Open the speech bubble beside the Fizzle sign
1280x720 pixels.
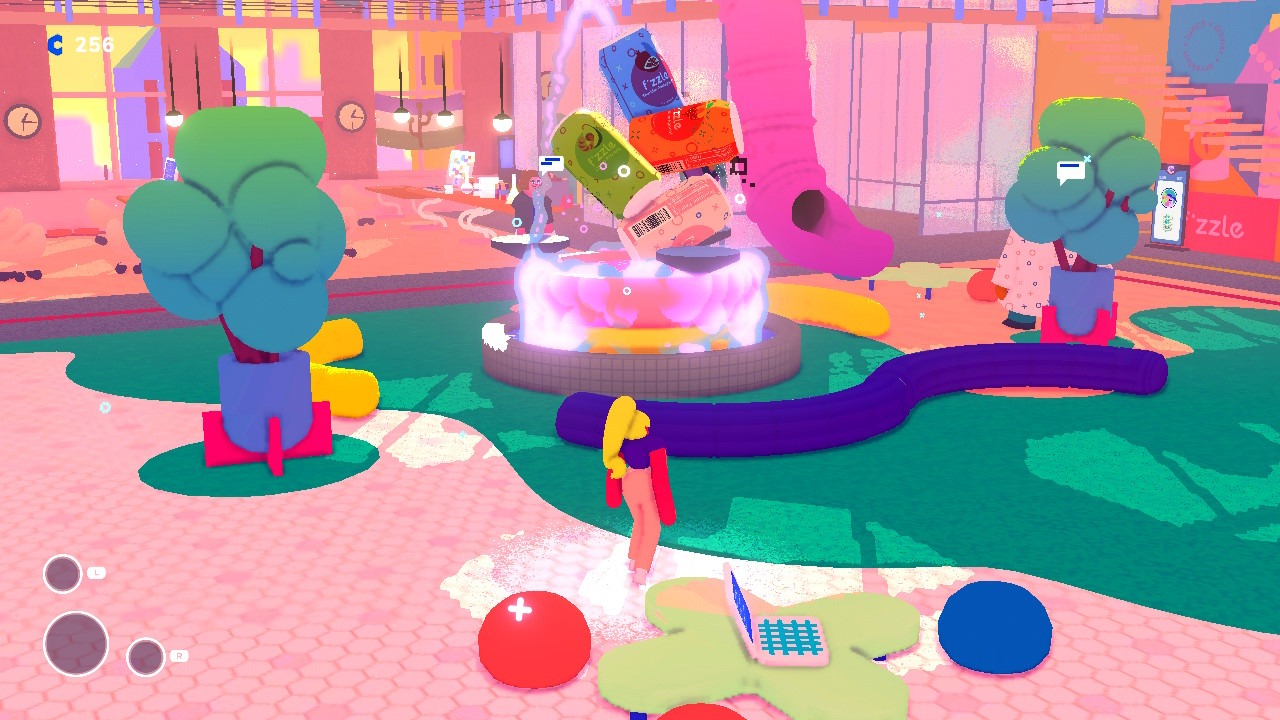[x=1071, y=171]
